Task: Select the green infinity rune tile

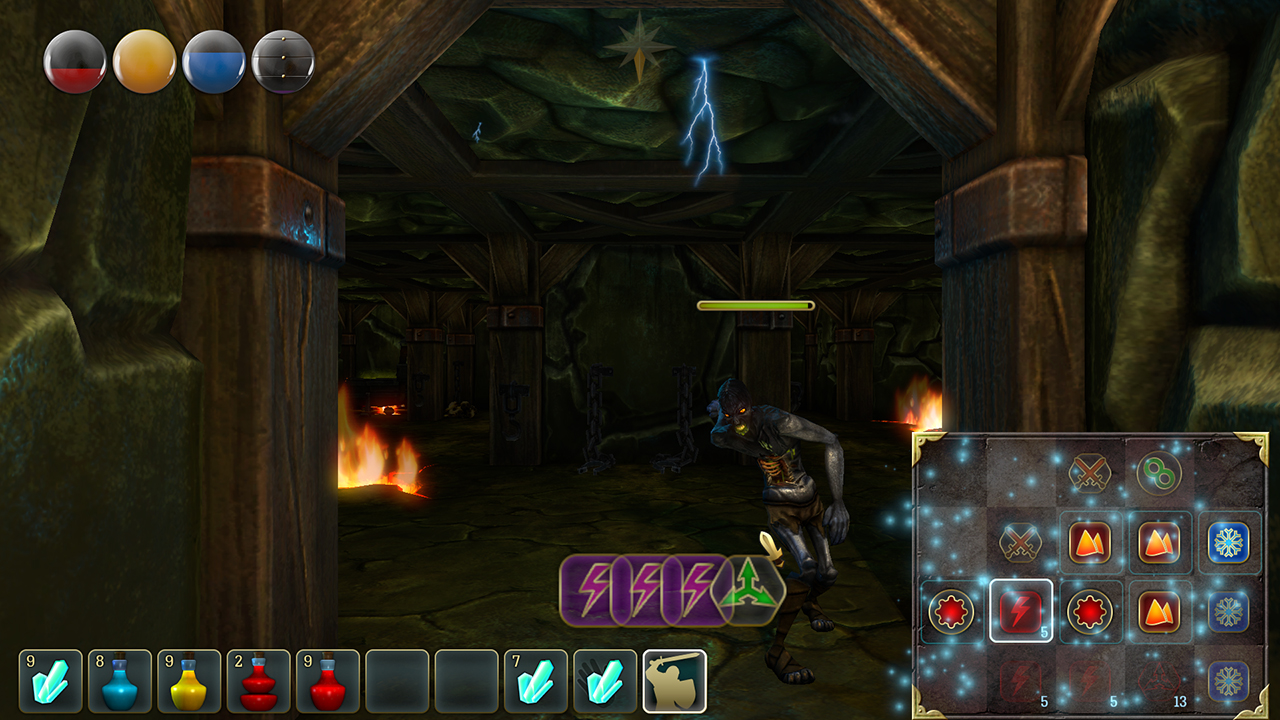Action: click(x=1159, y=473)
